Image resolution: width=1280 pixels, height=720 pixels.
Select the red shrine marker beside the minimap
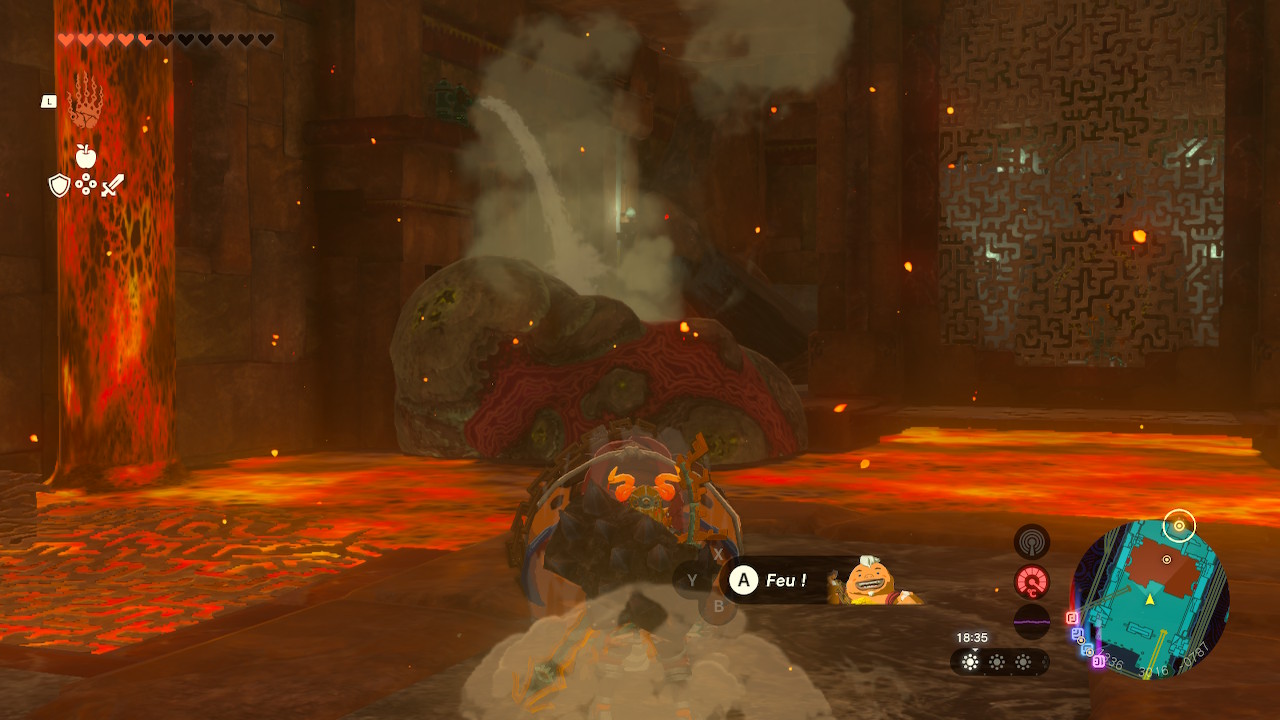(x=1071, y=618)
